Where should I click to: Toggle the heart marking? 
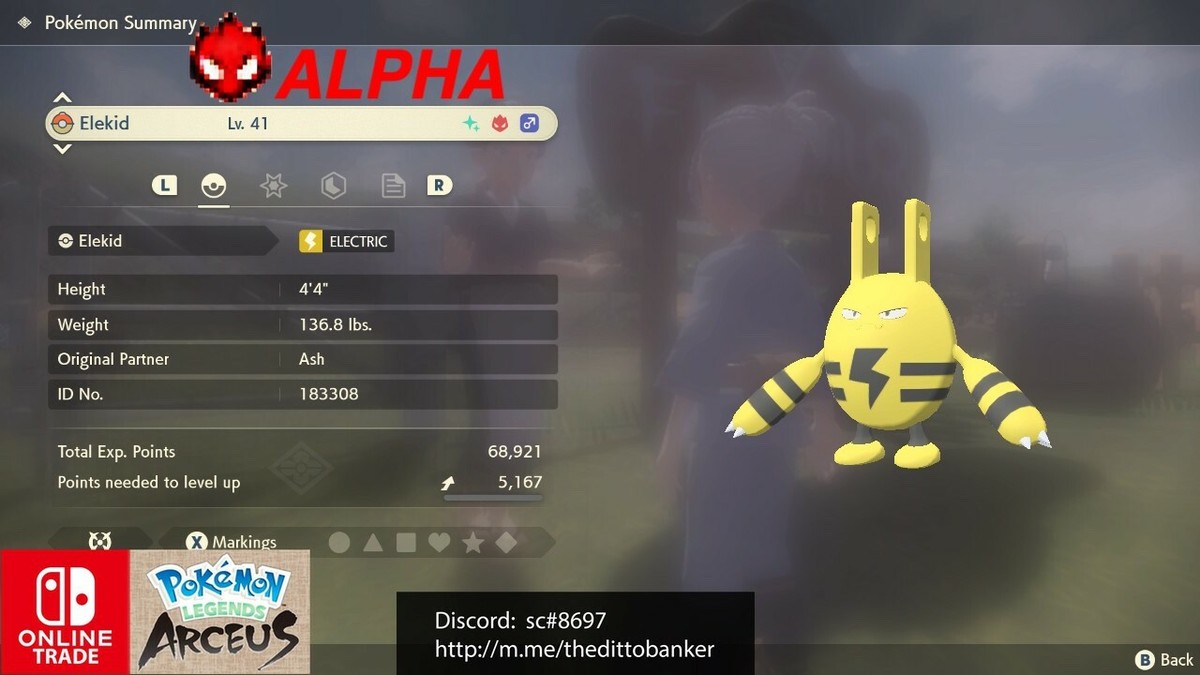(439, 542)
